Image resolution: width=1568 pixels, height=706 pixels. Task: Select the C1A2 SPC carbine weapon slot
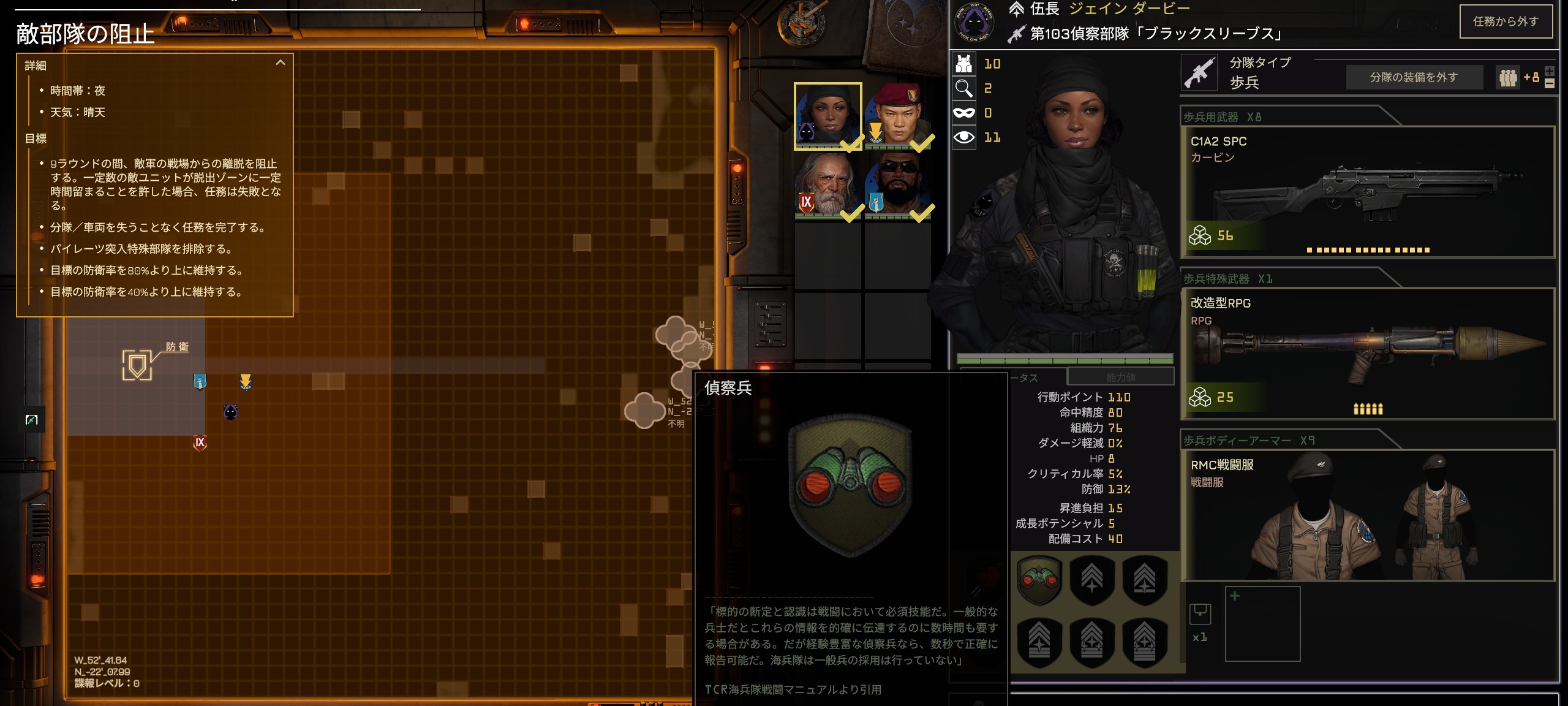[1367, 192]
